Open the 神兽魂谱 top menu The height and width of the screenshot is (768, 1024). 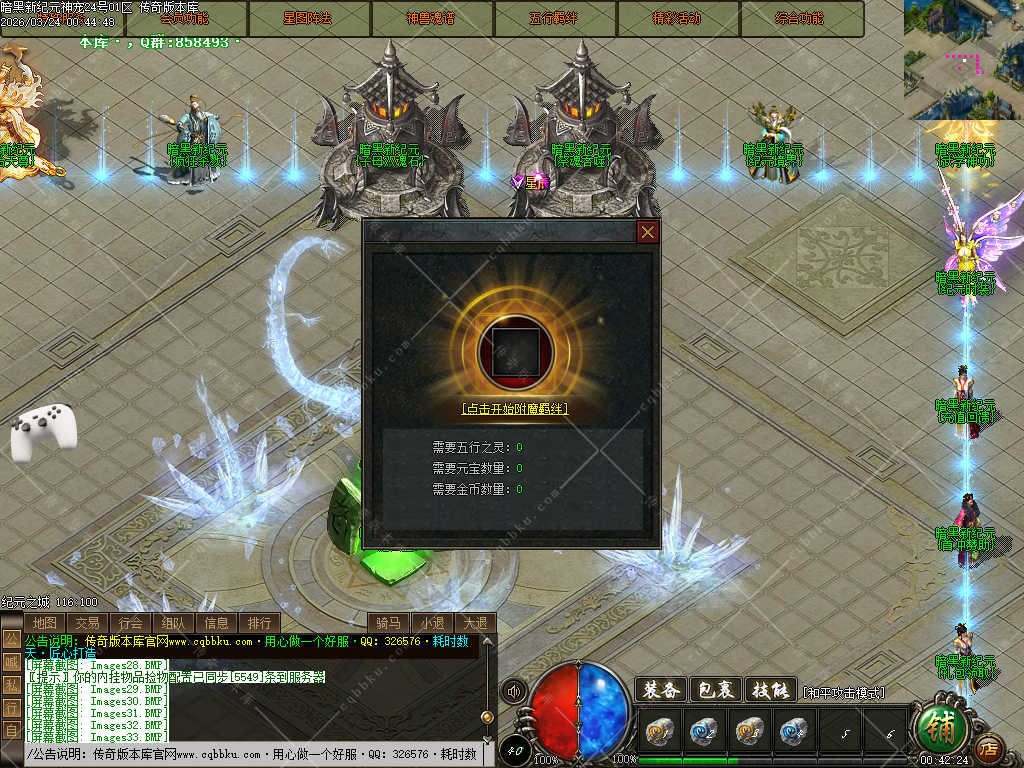point(432,19)
